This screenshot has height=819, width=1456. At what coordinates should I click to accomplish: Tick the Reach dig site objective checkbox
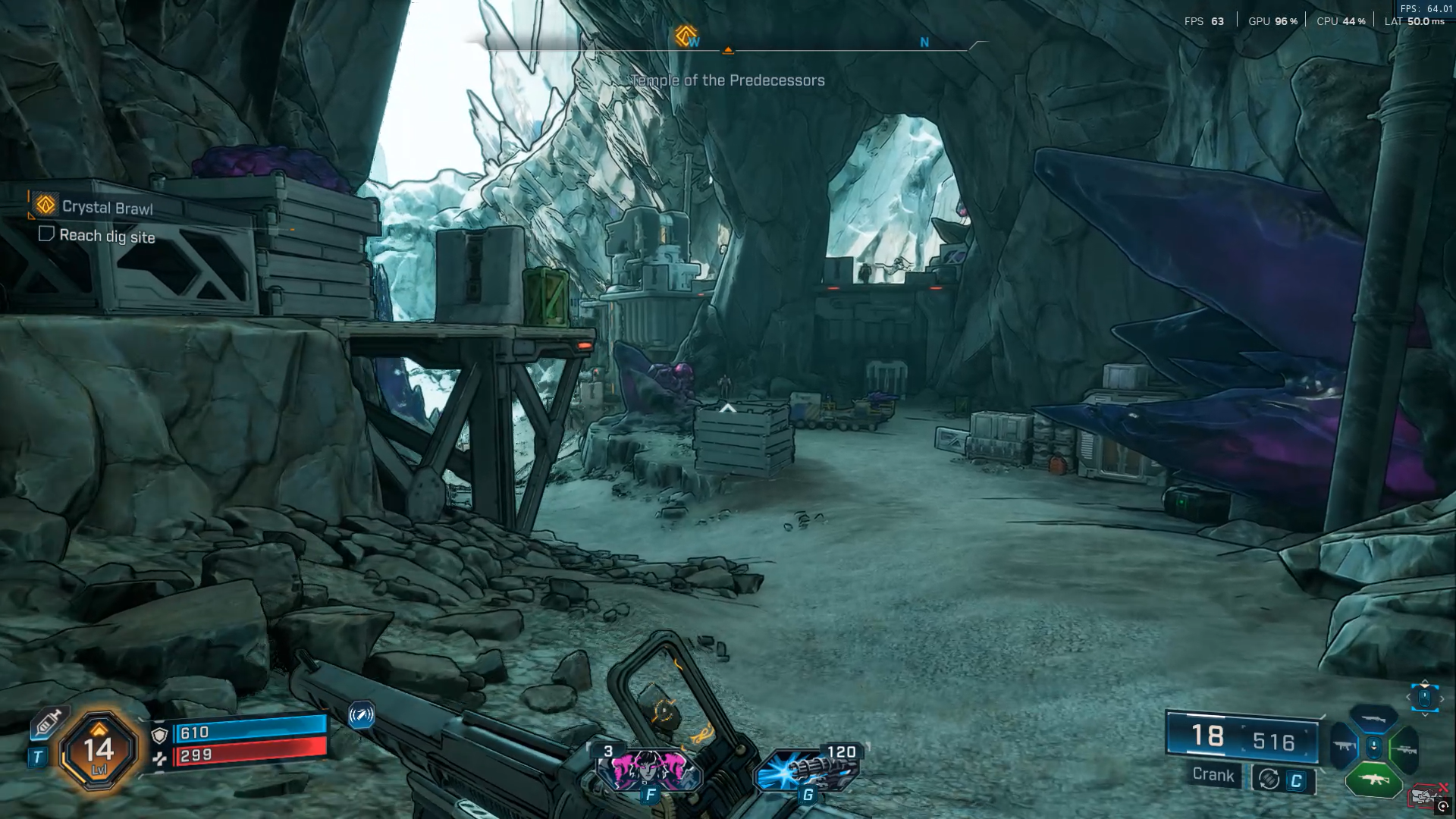(x=46, y=234)
